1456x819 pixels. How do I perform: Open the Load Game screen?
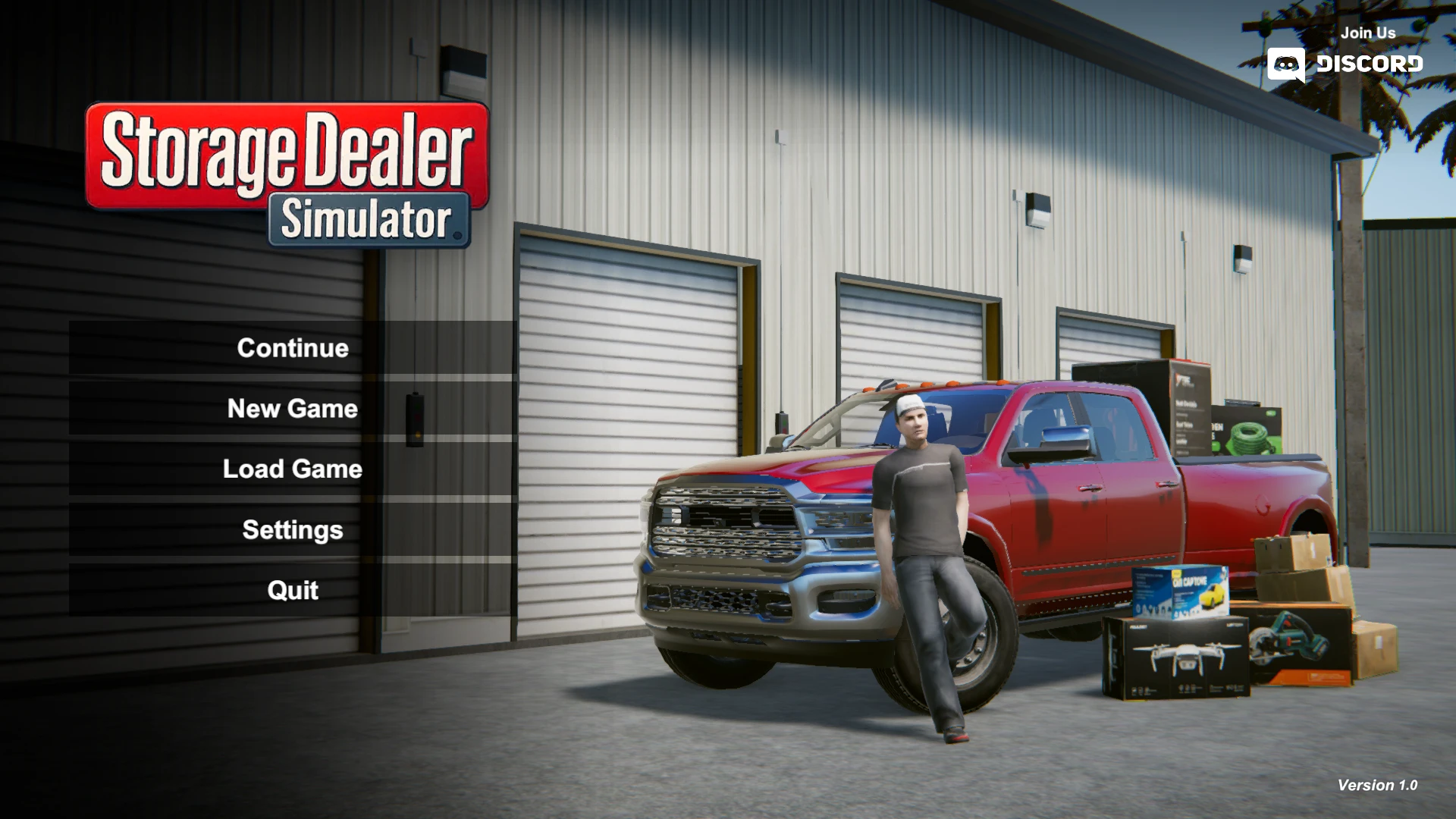click(291, 469)
